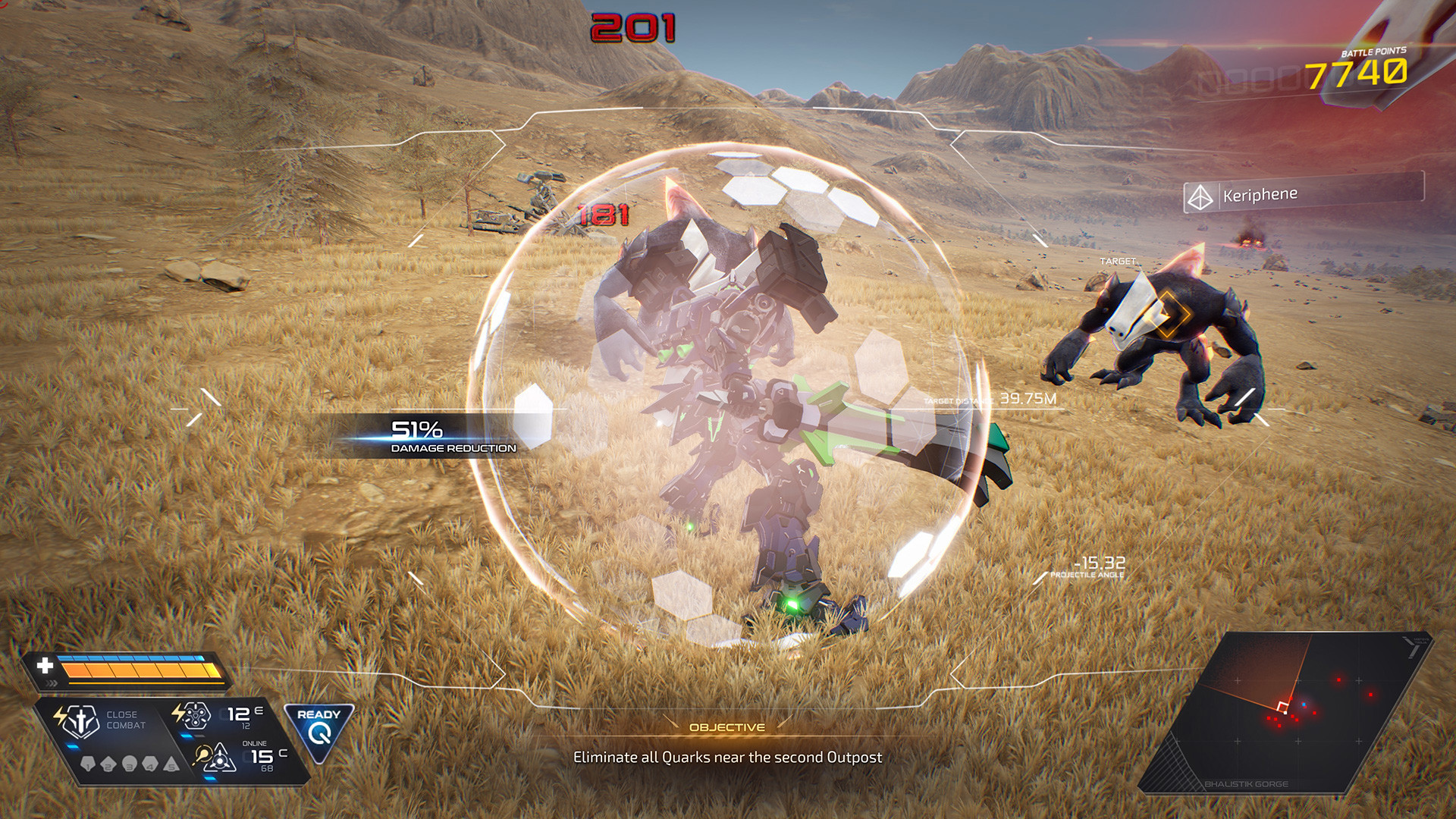Viewport: 1456px width, 819px height.
Task: Click the lightning bolt next to Close Combat
Action: pos(59,714)
